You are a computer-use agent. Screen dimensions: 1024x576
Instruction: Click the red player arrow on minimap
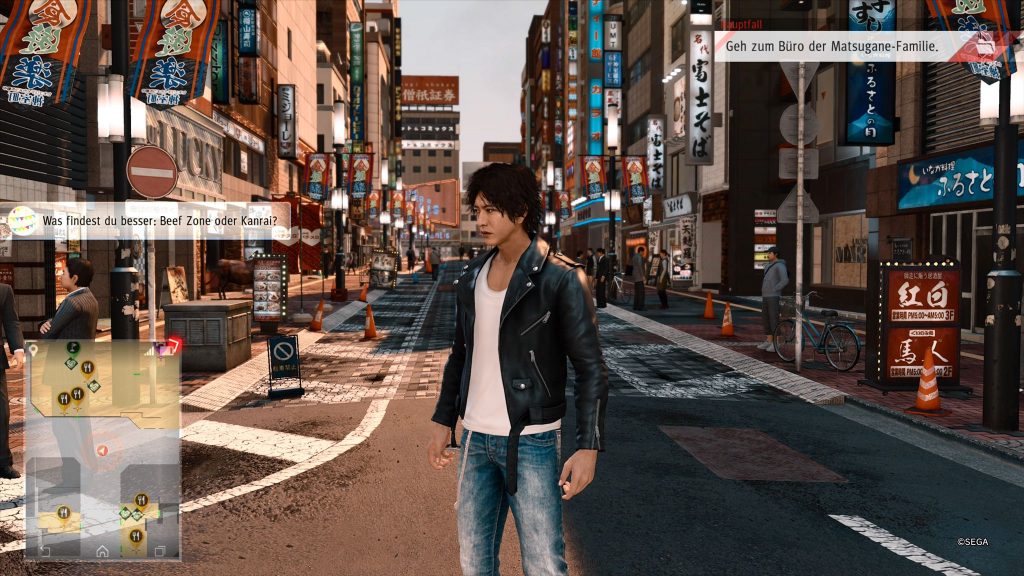point(101,451)
